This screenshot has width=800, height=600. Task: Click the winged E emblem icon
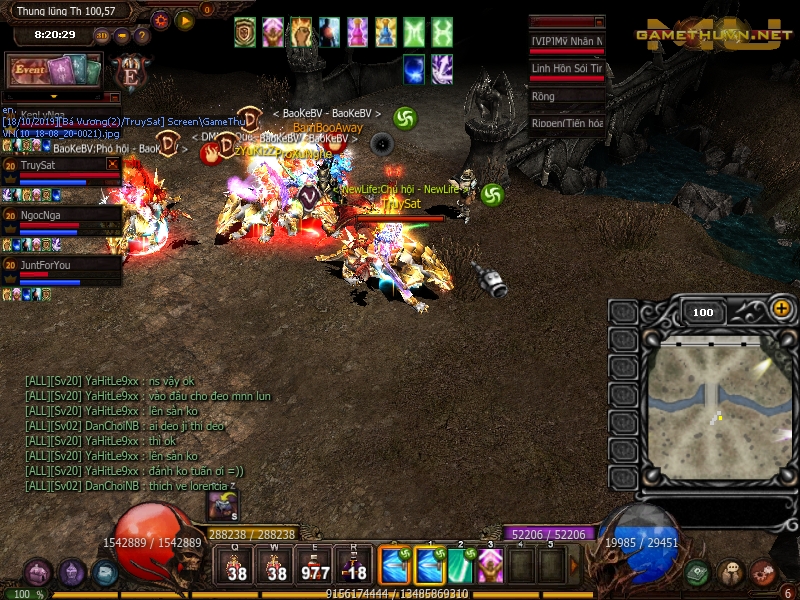pyautogui.click(x=129, y=73)
